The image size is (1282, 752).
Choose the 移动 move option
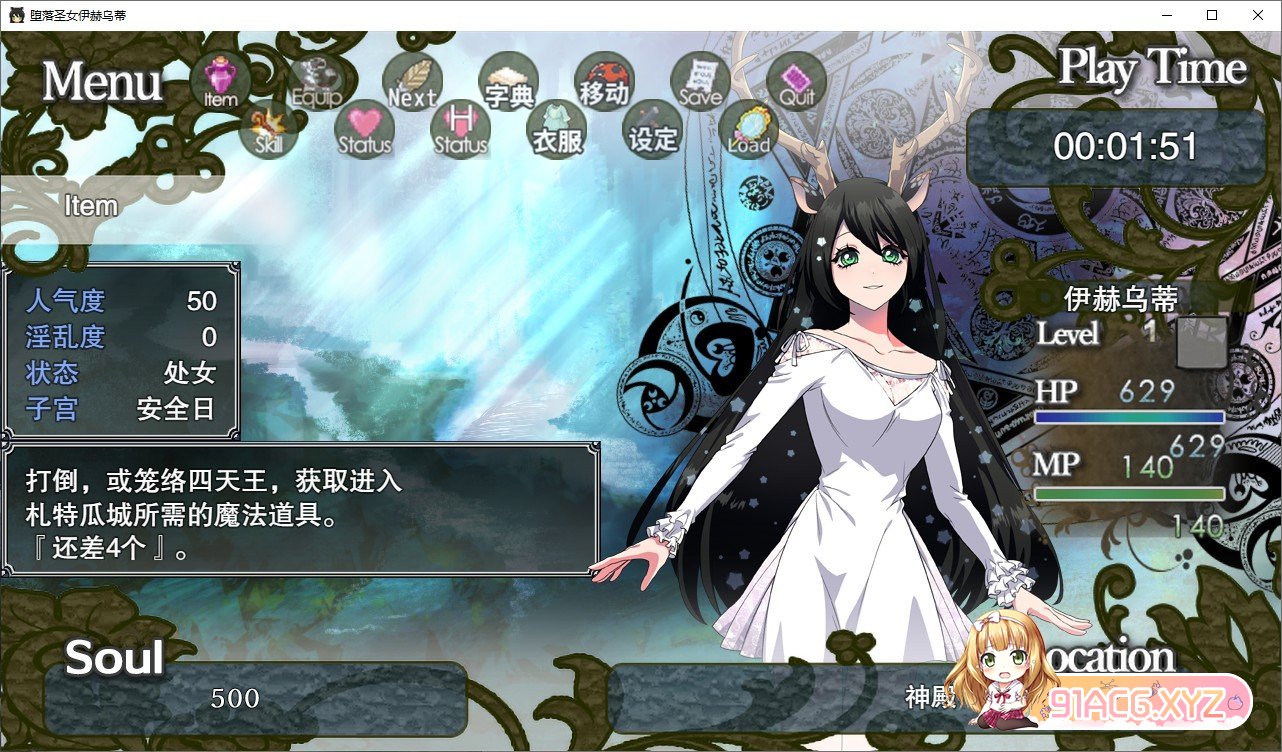coord(604,81)
